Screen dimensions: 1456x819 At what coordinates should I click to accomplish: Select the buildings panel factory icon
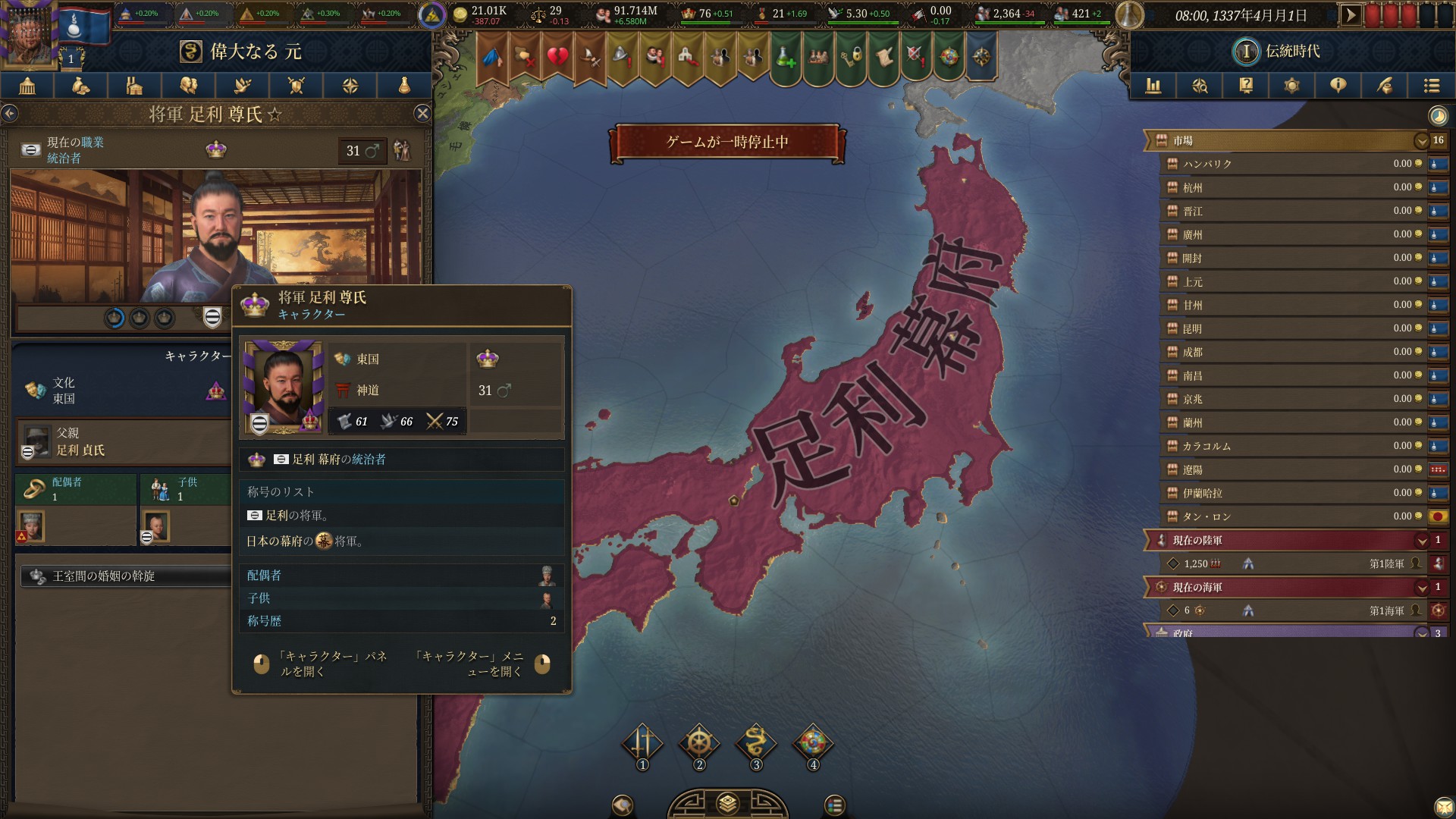tap(133, 86)
